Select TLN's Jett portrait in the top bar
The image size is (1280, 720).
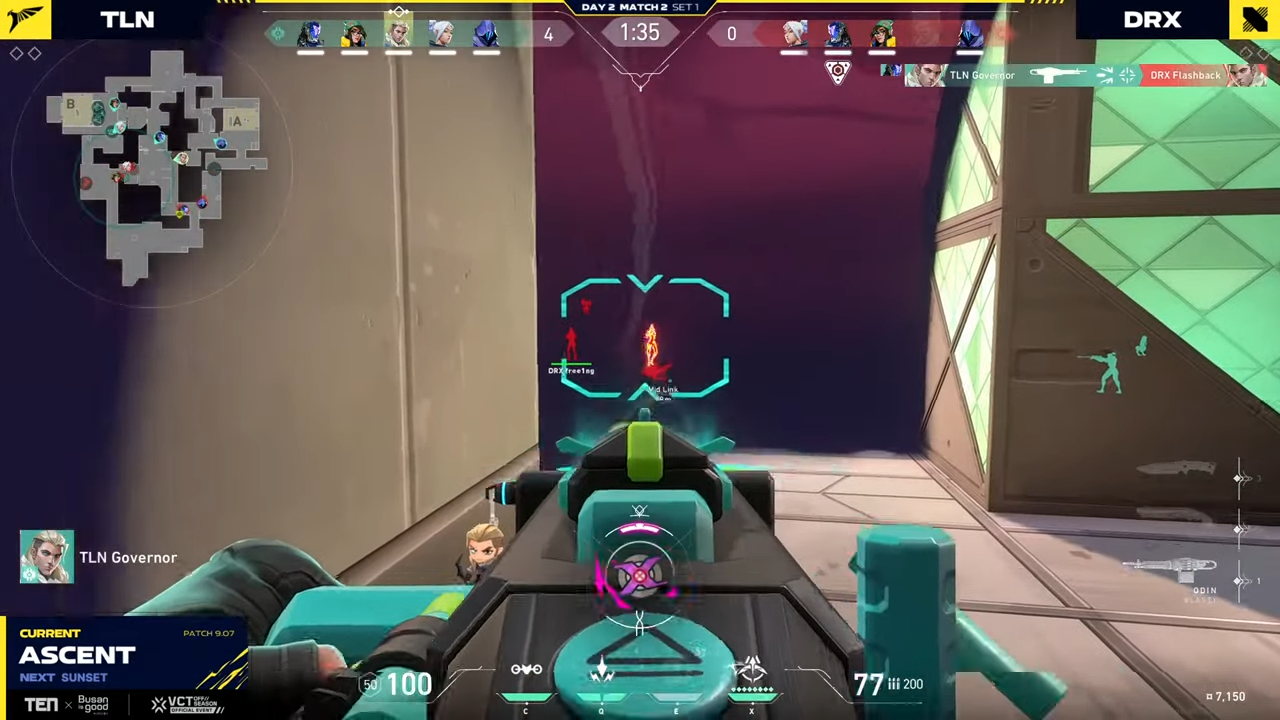click(441, 35)
